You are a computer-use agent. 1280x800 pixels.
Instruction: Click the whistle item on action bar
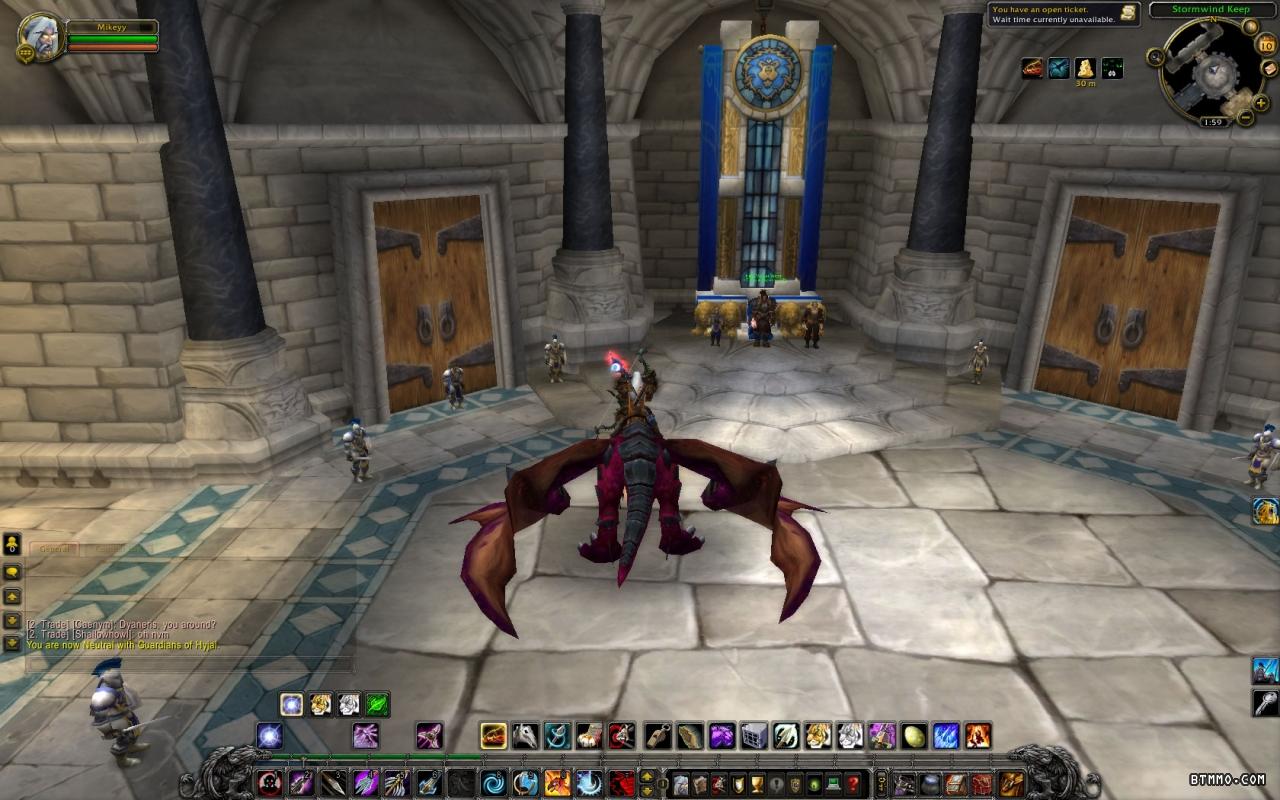click(x=657, y=737)
